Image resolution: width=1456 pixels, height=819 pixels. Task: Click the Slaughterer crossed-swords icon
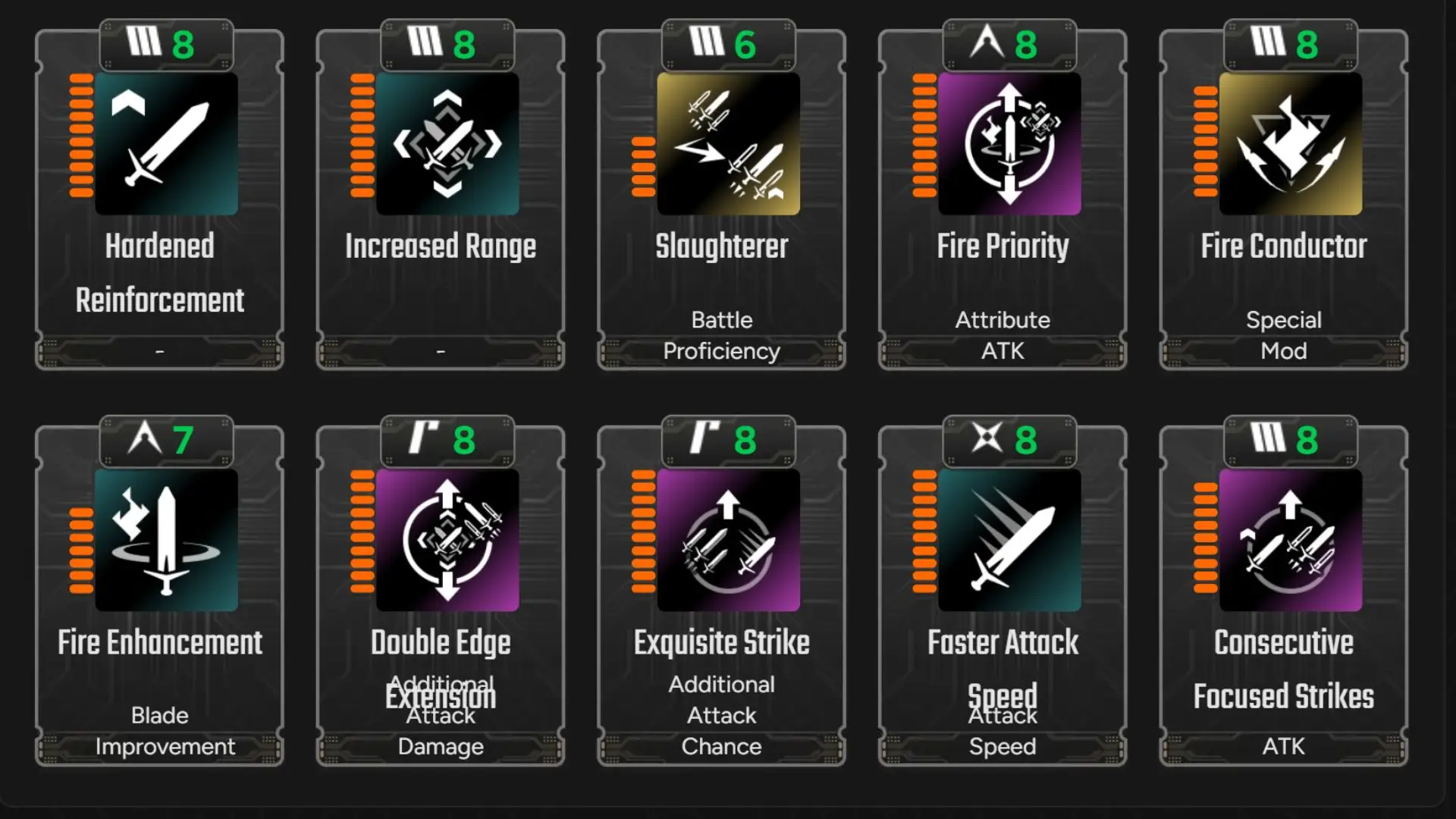[728, 144]
